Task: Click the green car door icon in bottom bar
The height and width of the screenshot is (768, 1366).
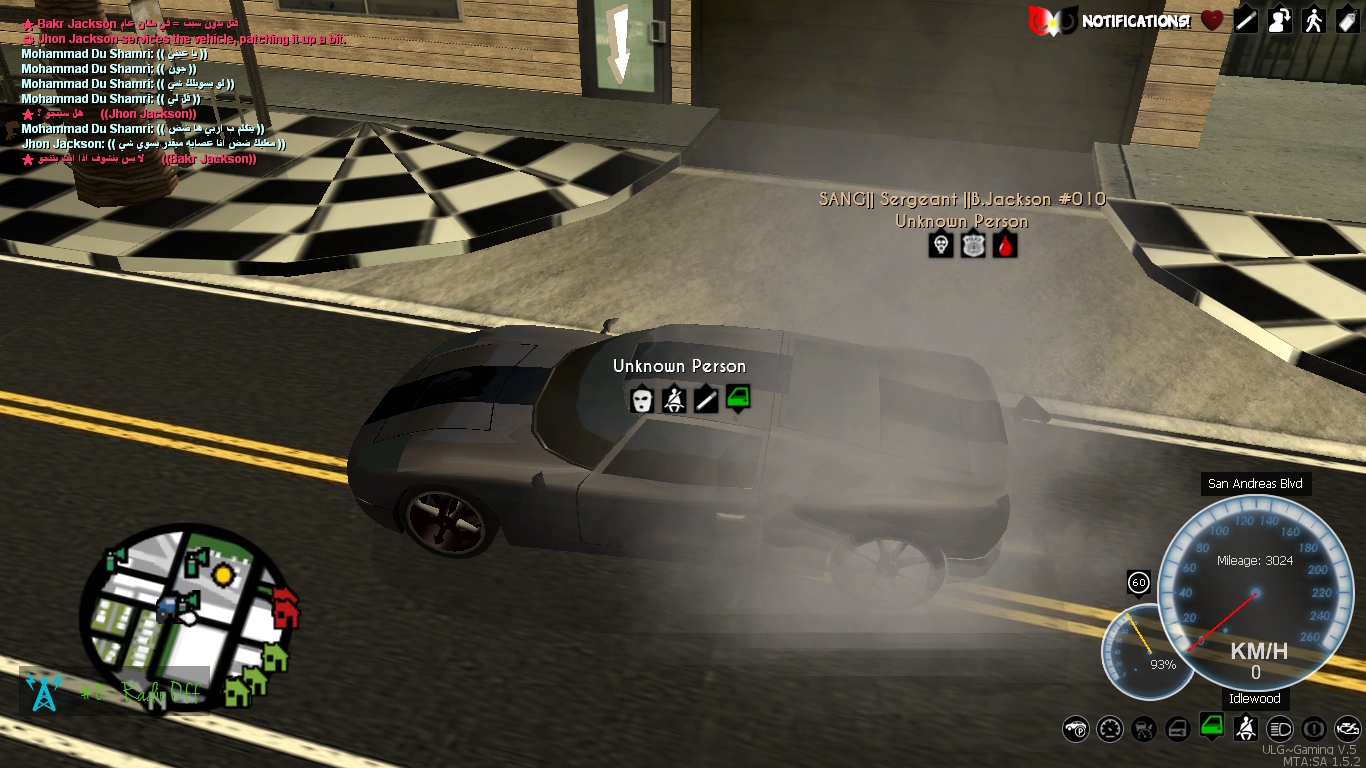Action: click(1212, 727)
